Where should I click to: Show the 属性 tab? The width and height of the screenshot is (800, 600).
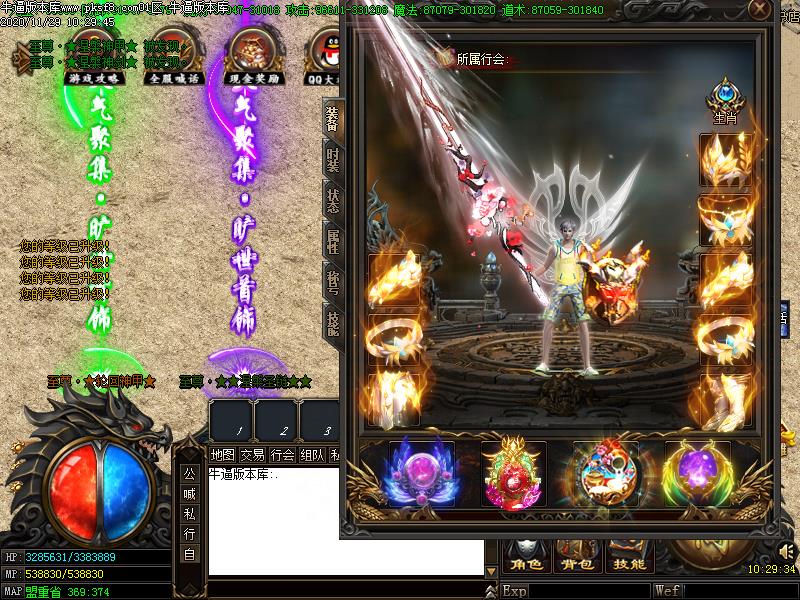coord(333,241)
